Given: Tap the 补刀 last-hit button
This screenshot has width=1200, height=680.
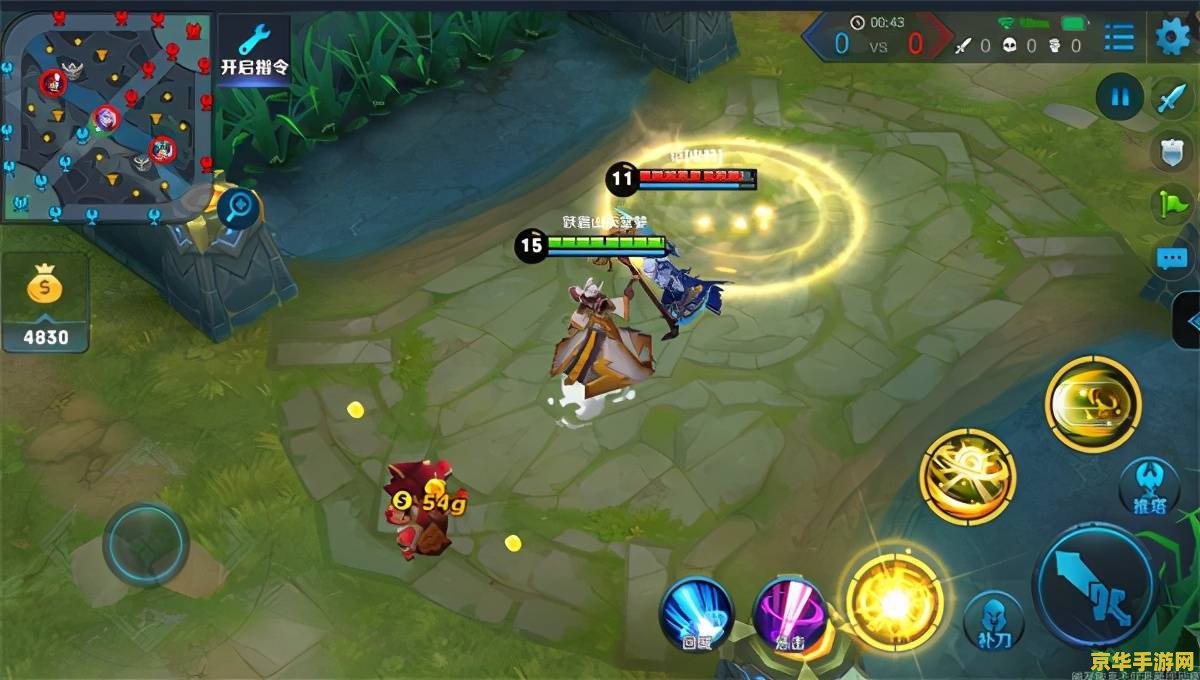Looking at the screenshot, I should point(993,620).
